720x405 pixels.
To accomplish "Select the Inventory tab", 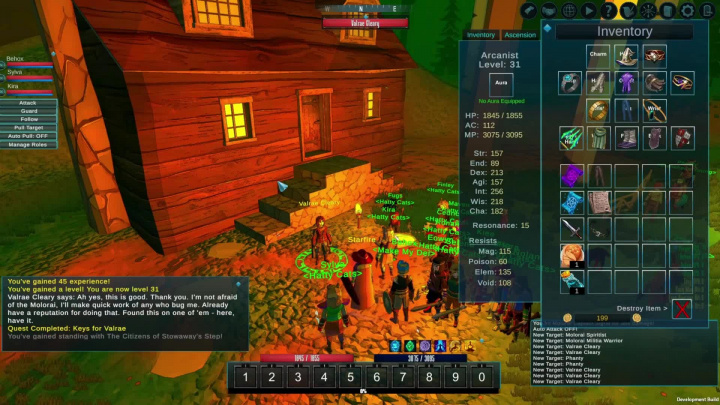I will coord(481,35).
